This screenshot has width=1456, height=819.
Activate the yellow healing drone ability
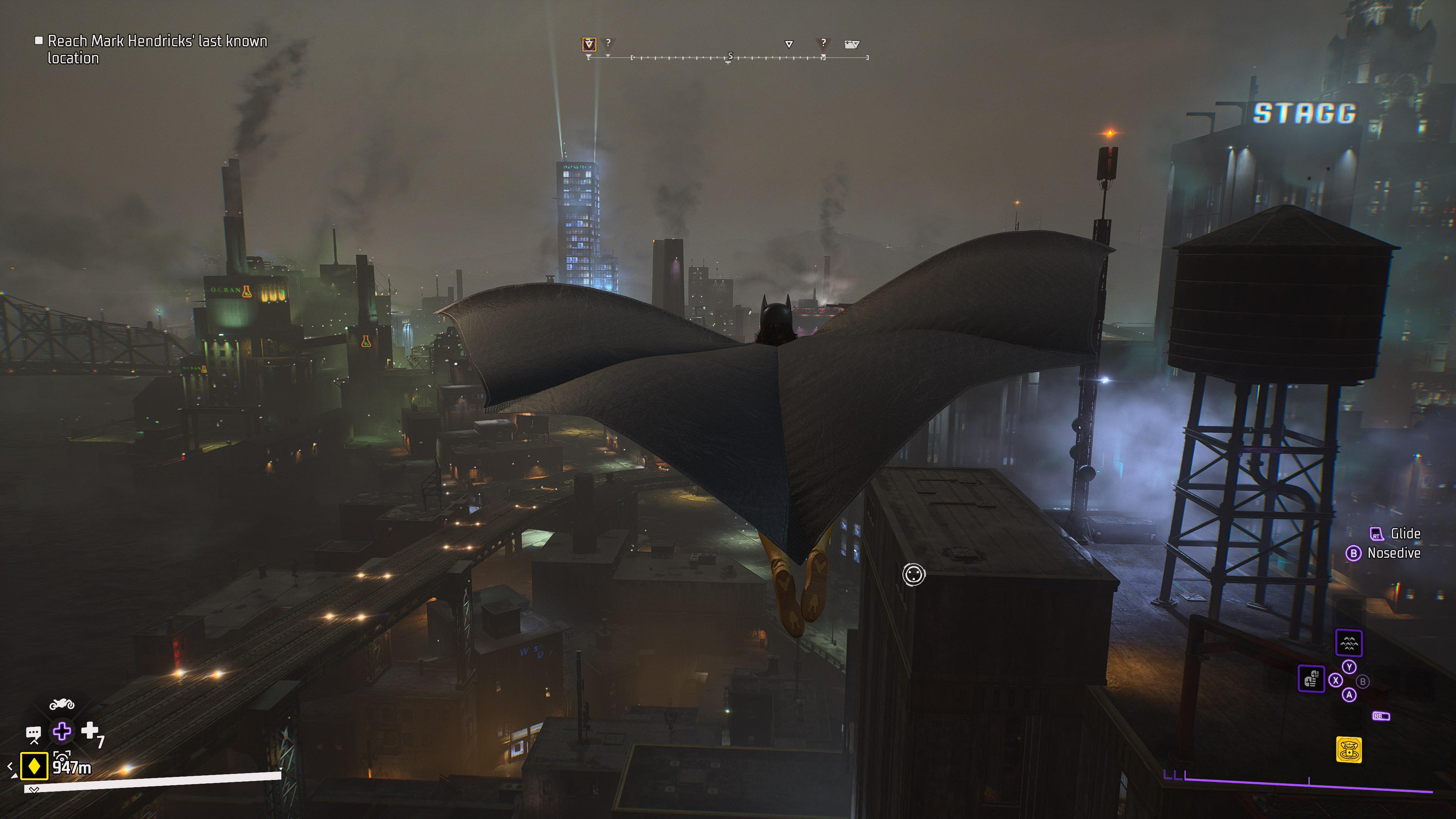[1349, 750]
